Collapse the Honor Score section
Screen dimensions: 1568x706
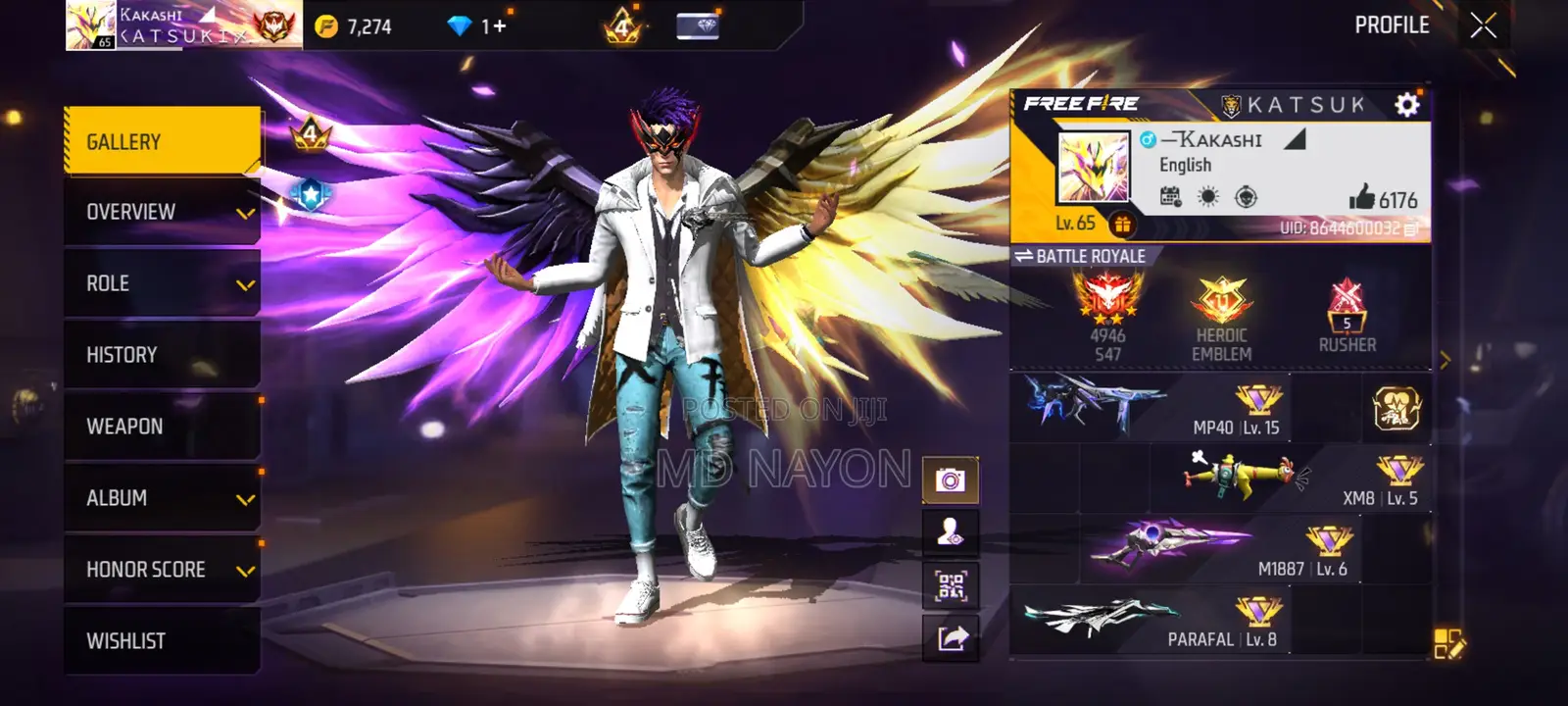[163, 569]
